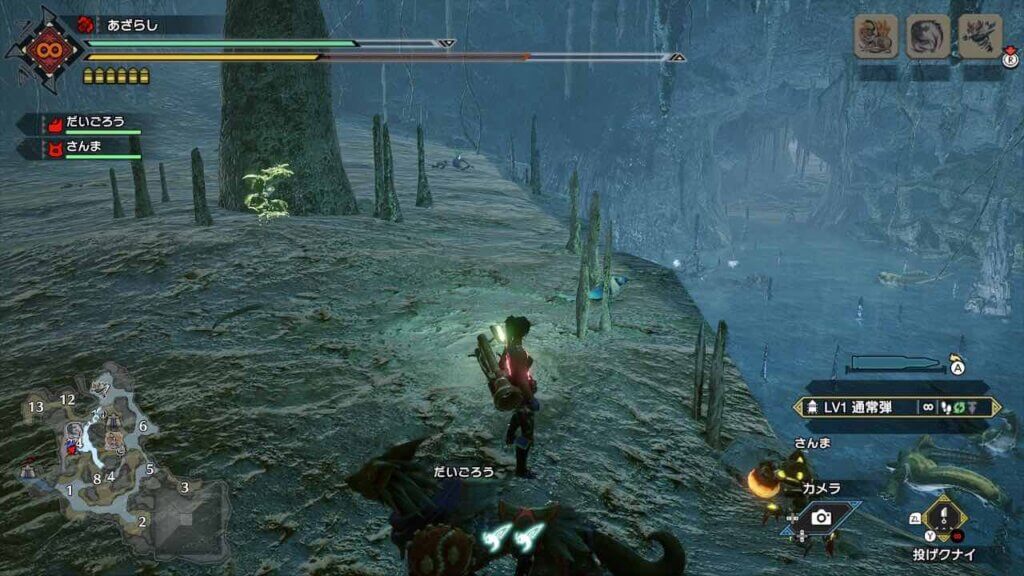1024x576 pixels.
Task: Select さんま in the party list
Action: [85, 148]
